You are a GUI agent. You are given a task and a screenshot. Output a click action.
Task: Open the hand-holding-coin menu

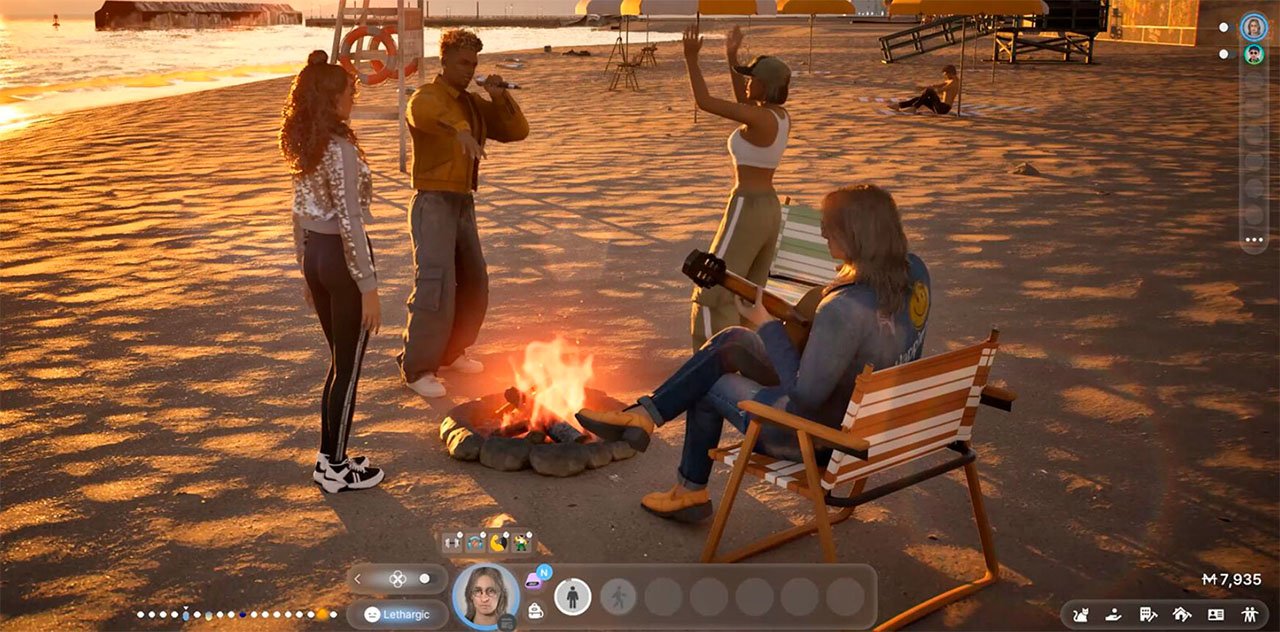[x=1113, y=614]
